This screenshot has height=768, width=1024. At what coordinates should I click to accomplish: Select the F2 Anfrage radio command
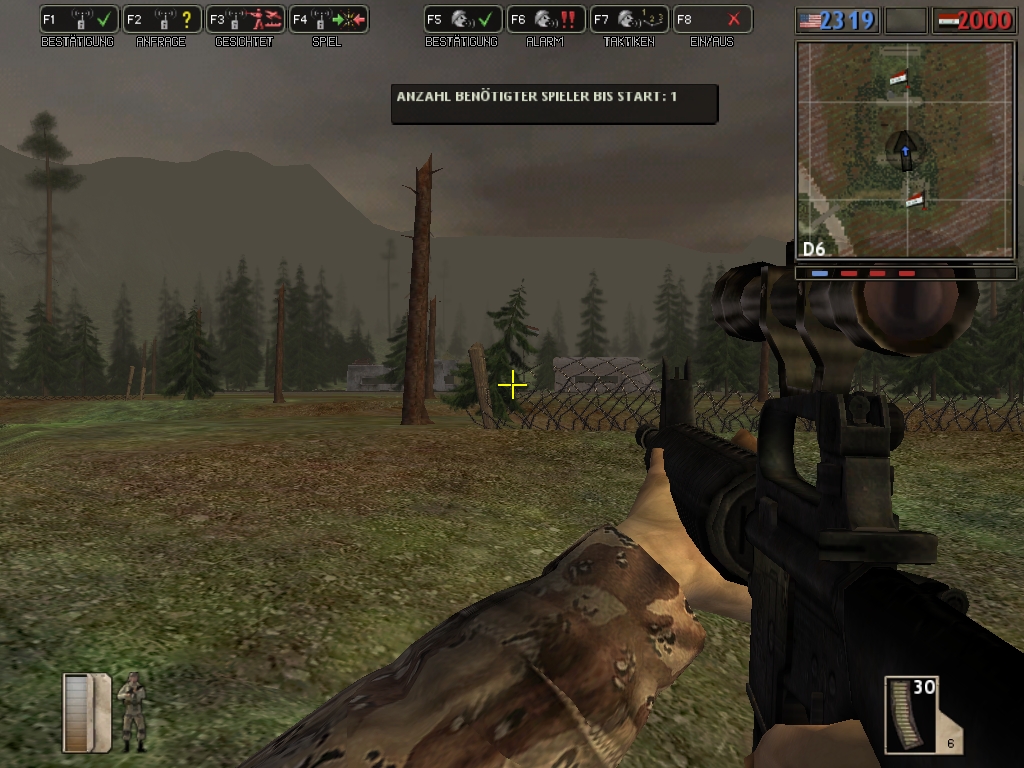tap(162, 19)
